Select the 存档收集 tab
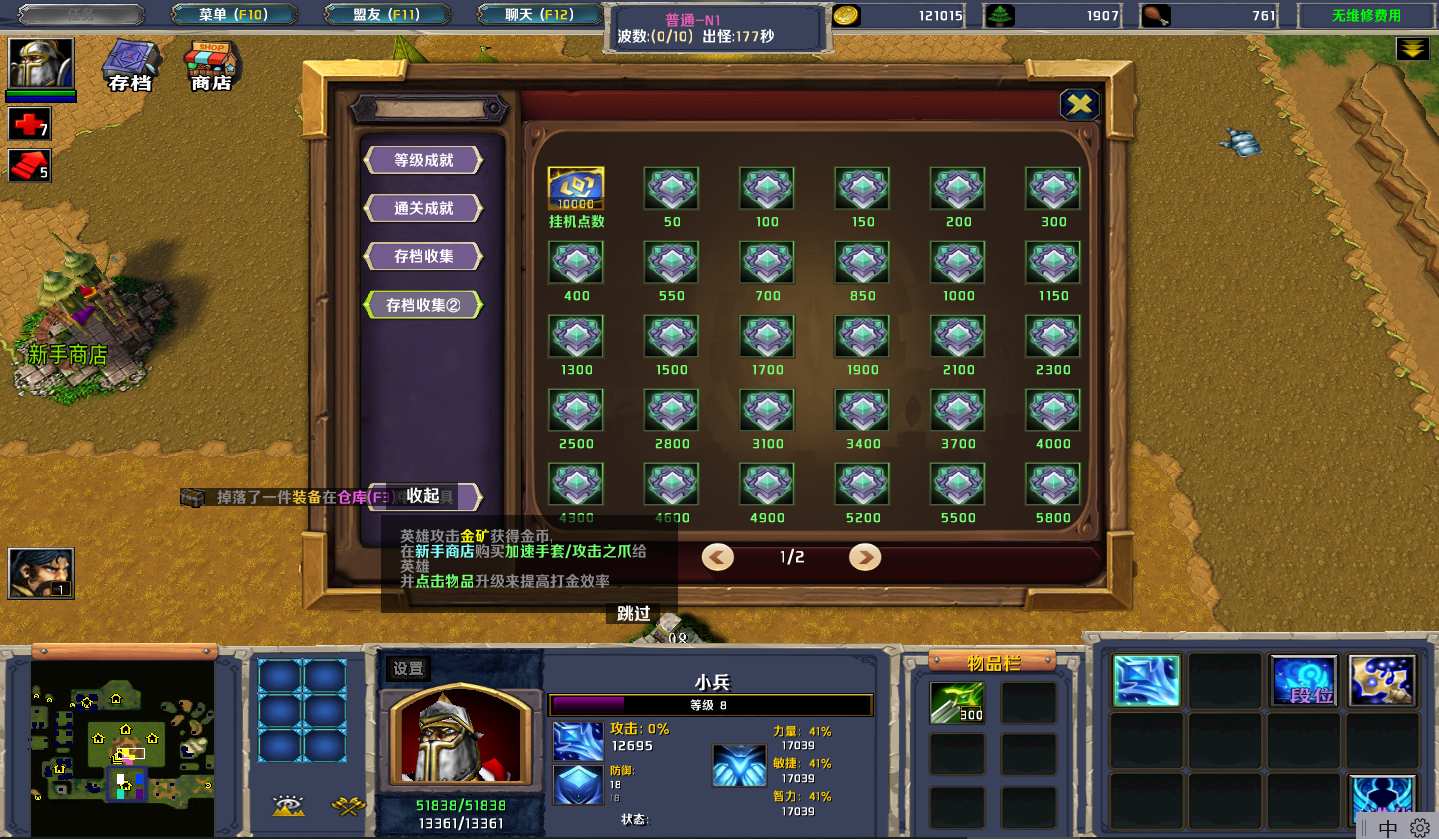 423,256
